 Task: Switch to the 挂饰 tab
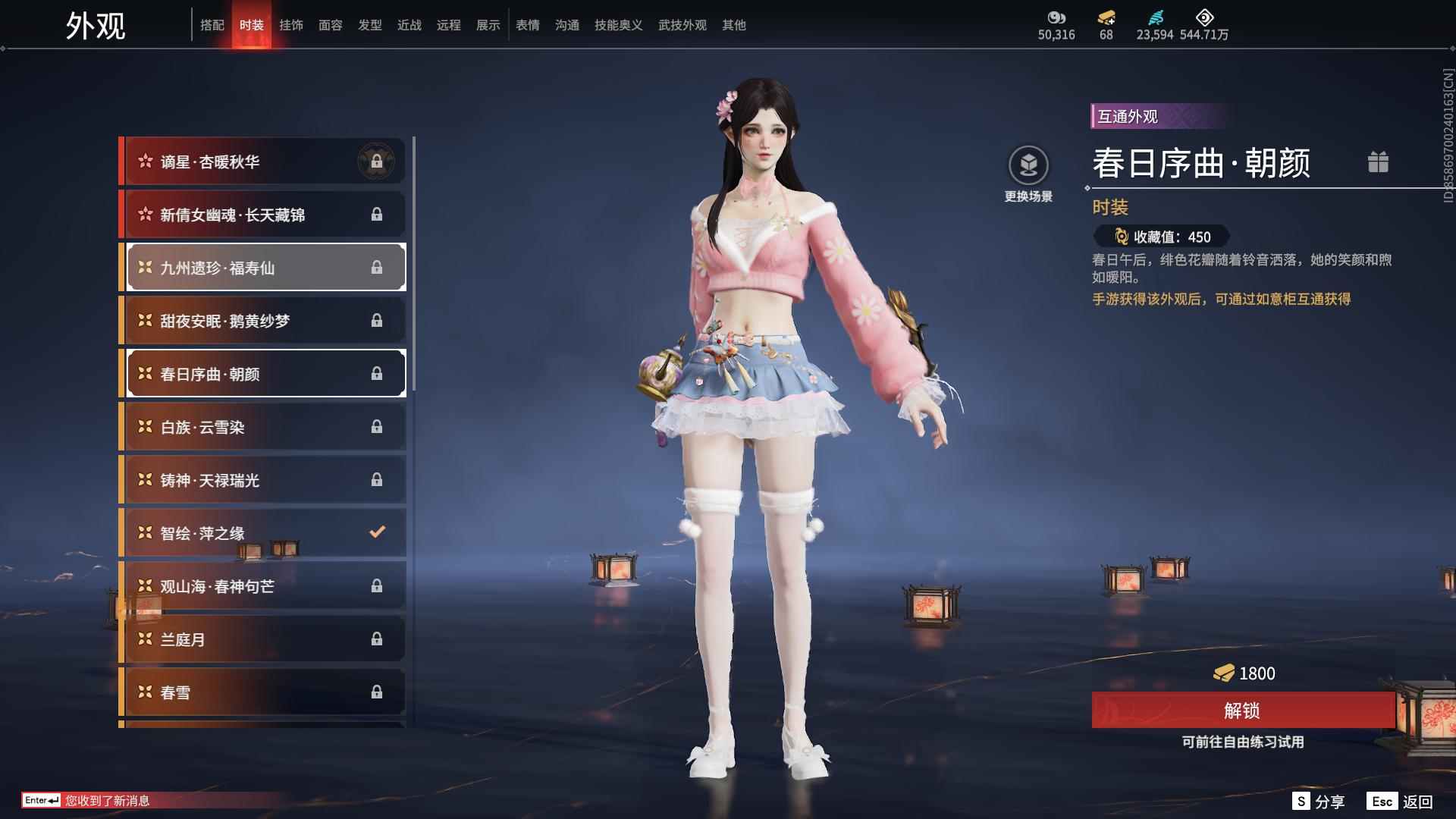292,25
